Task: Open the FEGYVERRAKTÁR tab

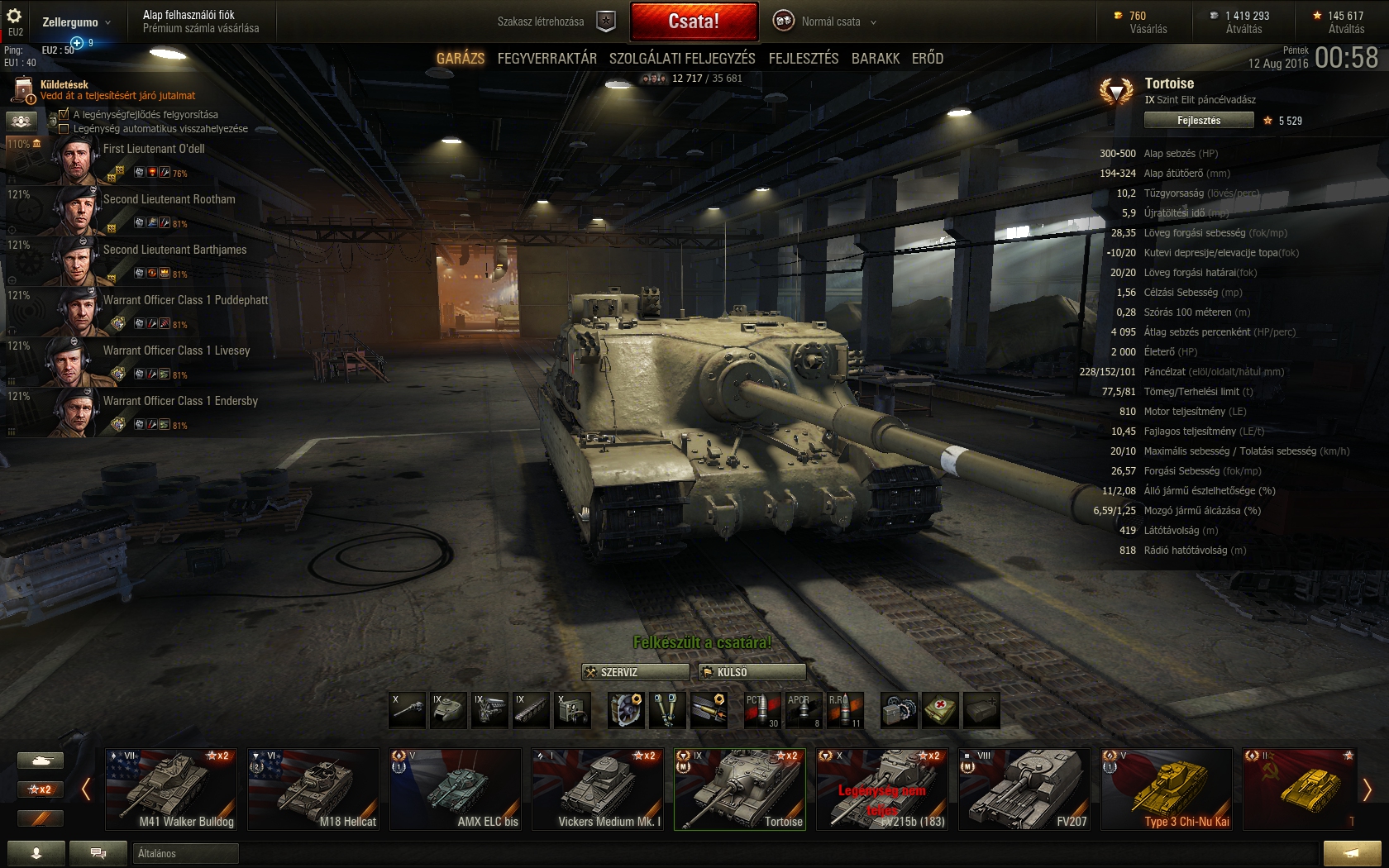Action: point(547,59)
